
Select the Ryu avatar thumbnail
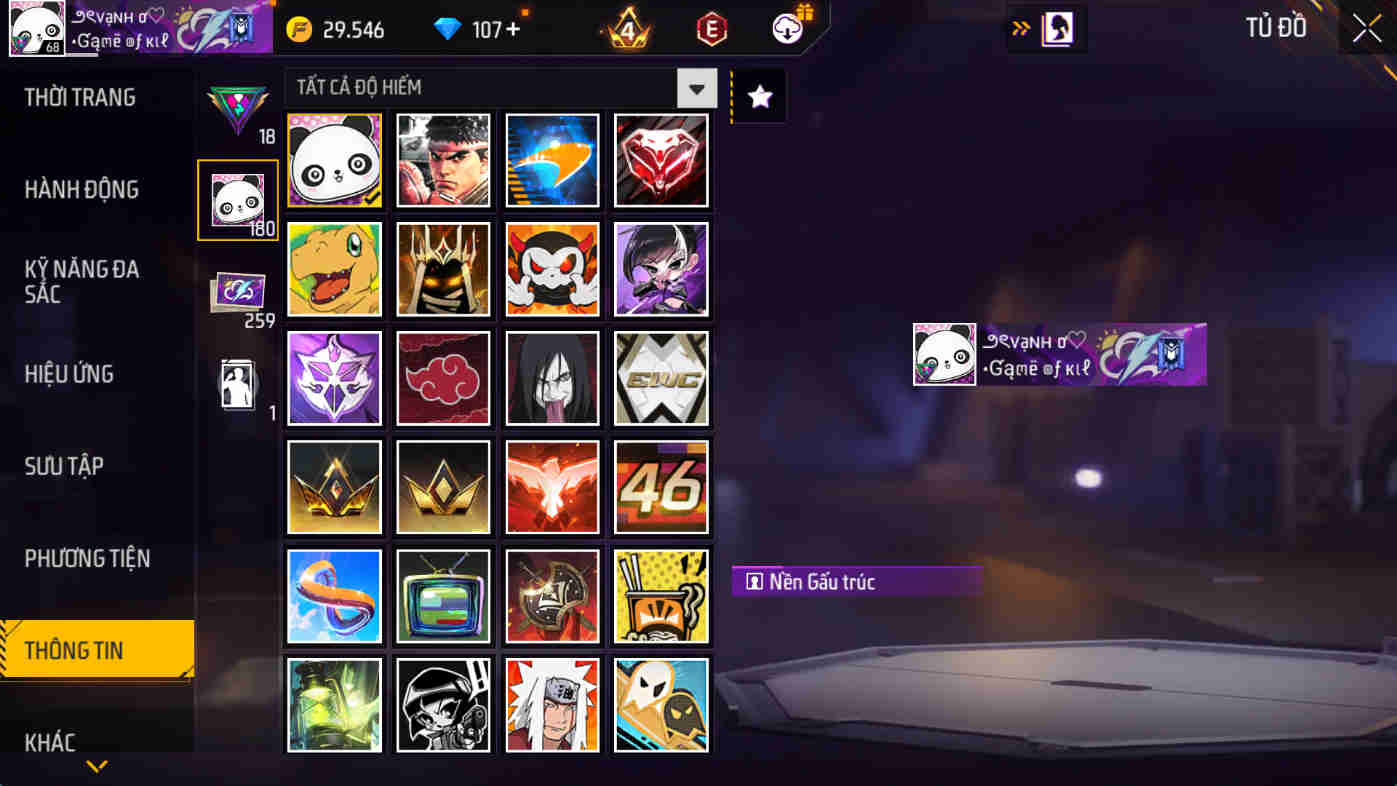[x=443, y=160]
